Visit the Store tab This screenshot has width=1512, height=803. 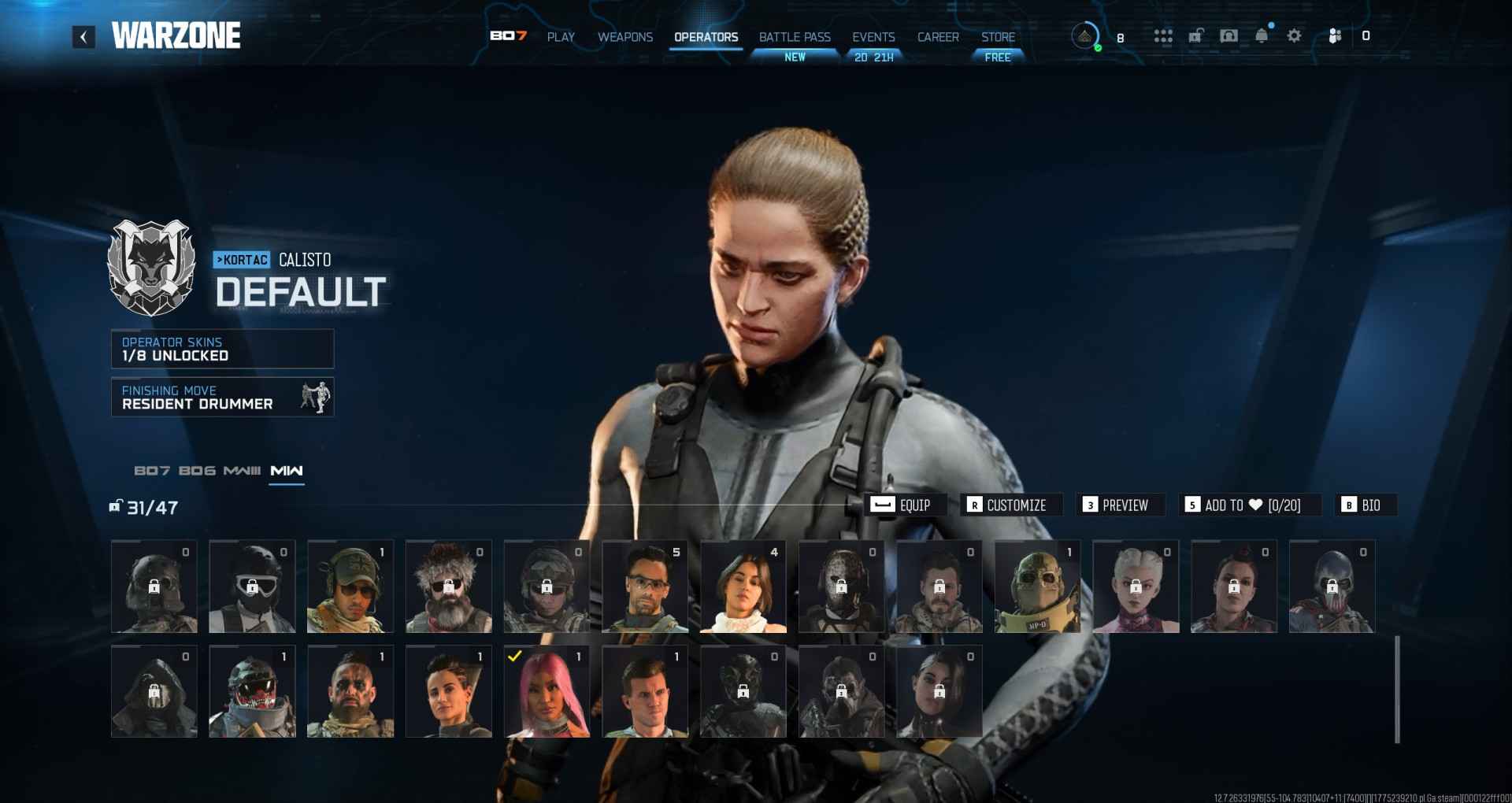998,37
